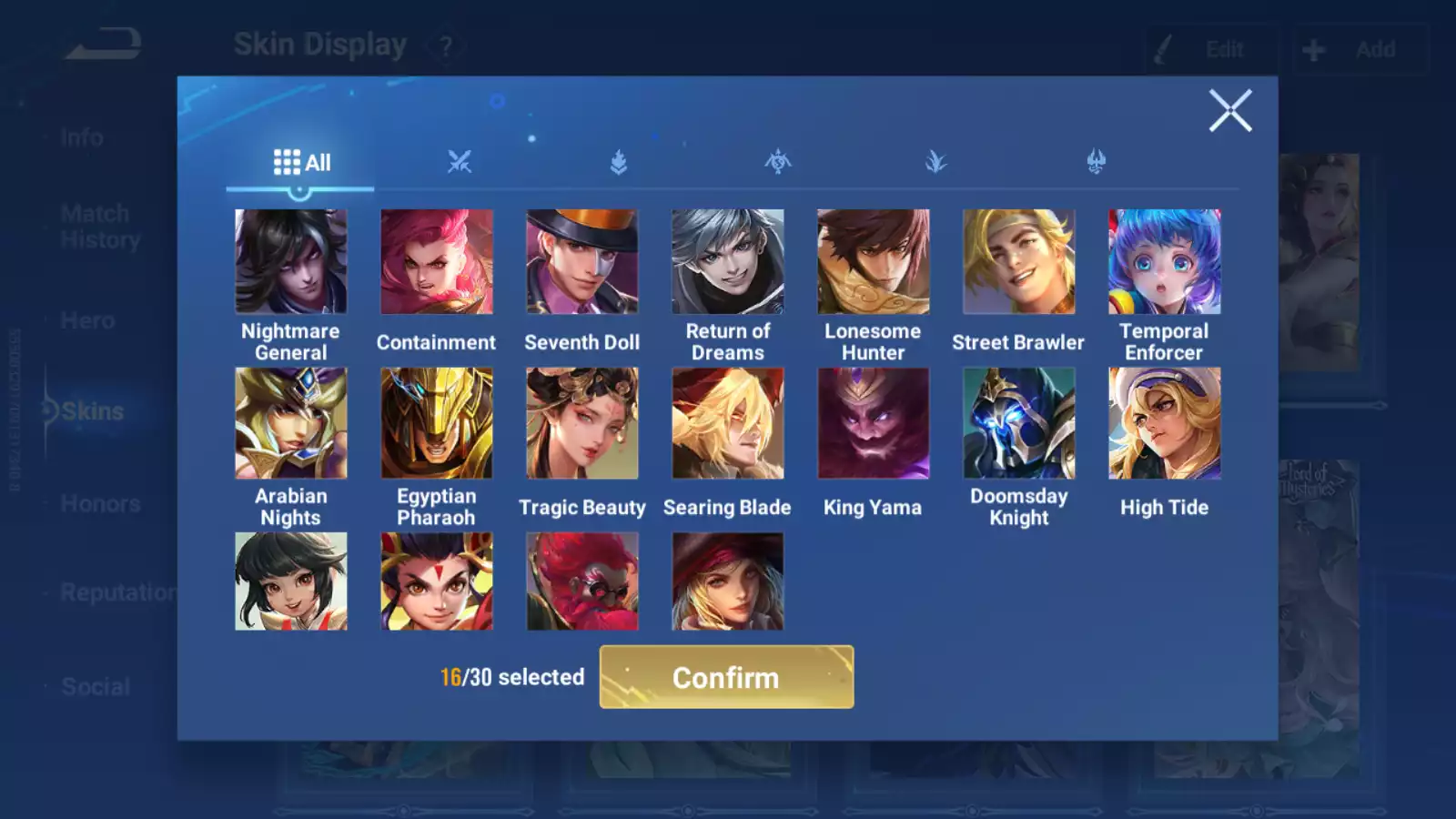Filter by the horned Mage class icon

1097,161
